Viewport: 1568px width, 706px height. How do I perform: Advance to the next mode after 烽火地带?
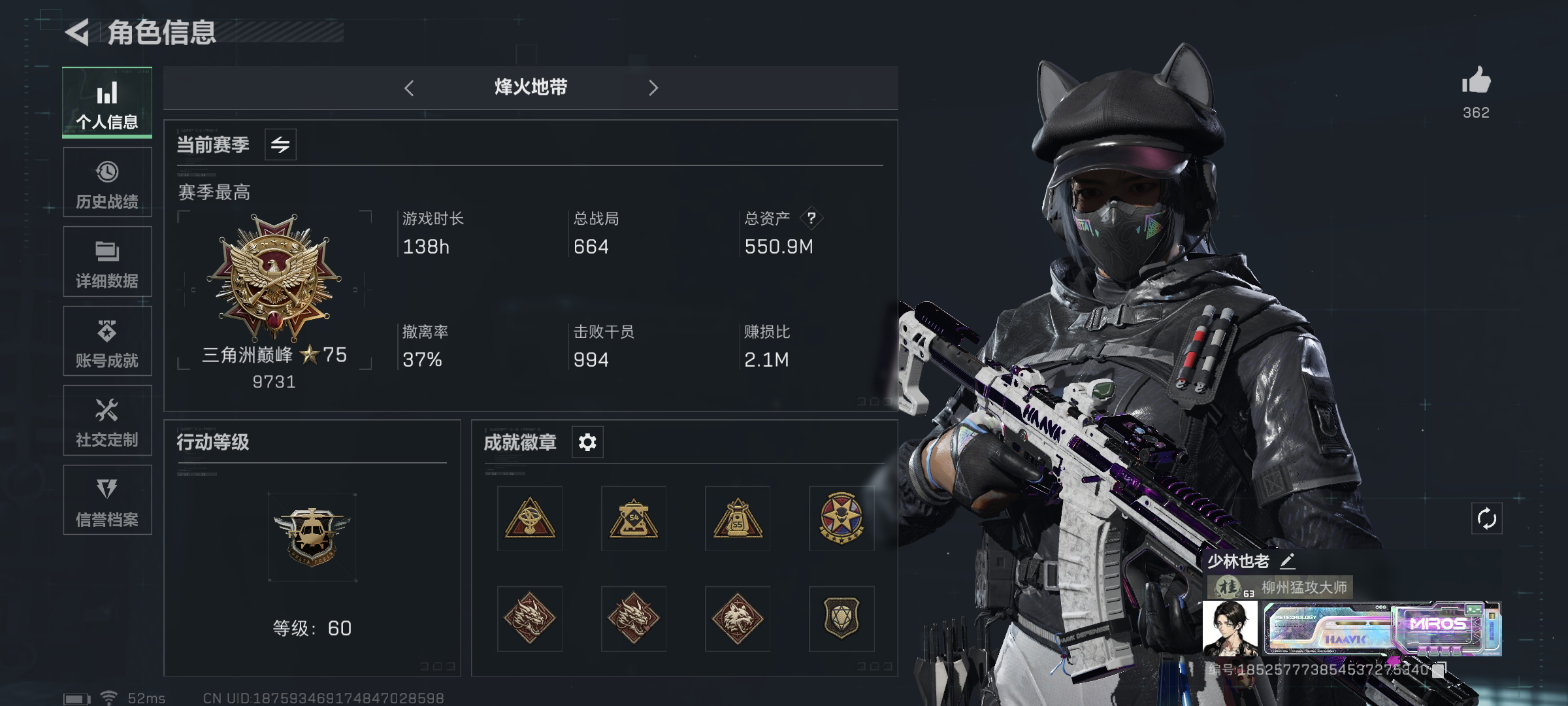coord(653,88)
